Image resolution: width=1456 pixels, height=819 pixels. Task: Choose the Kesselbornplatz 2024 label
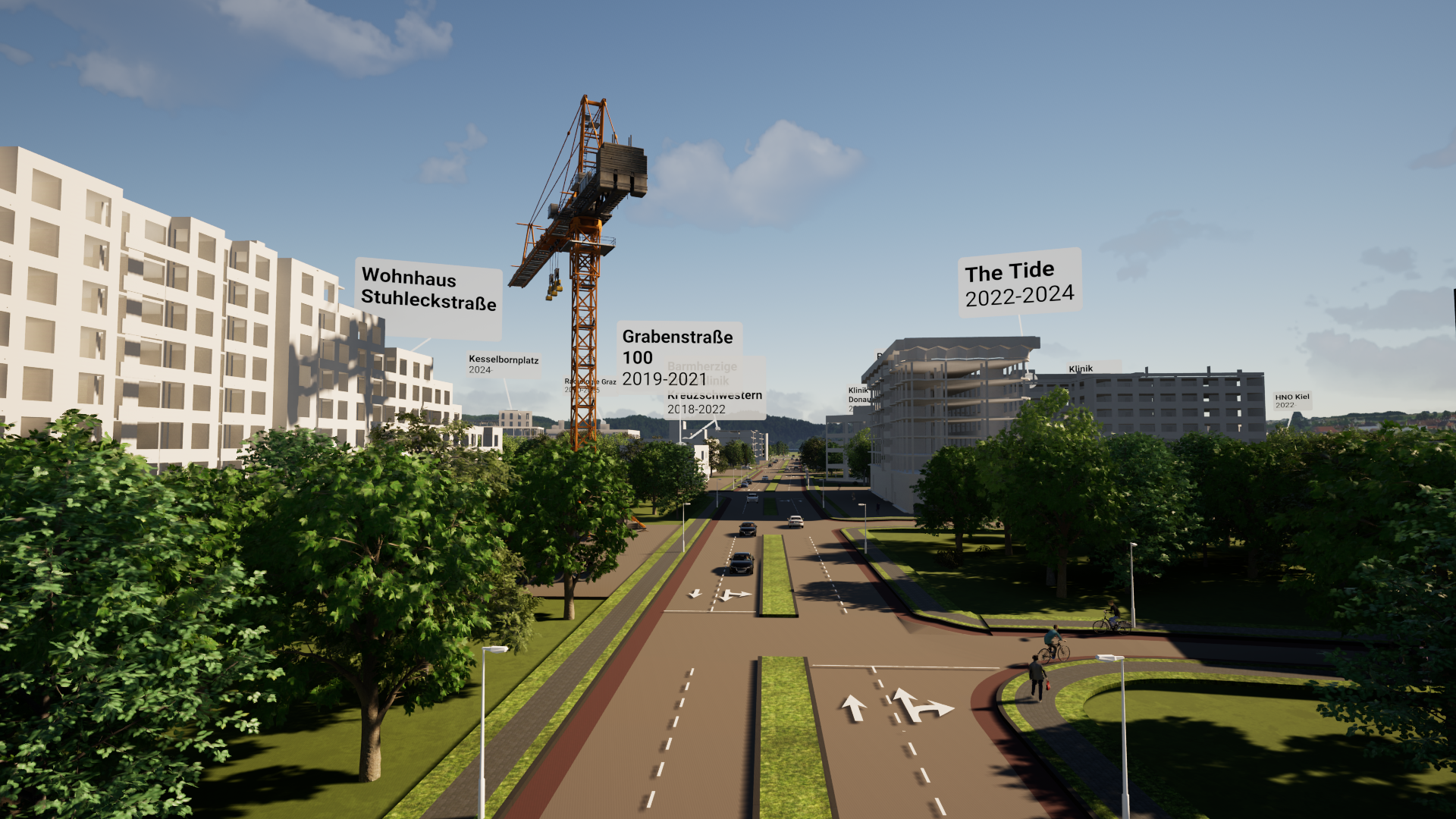[503, 364]
